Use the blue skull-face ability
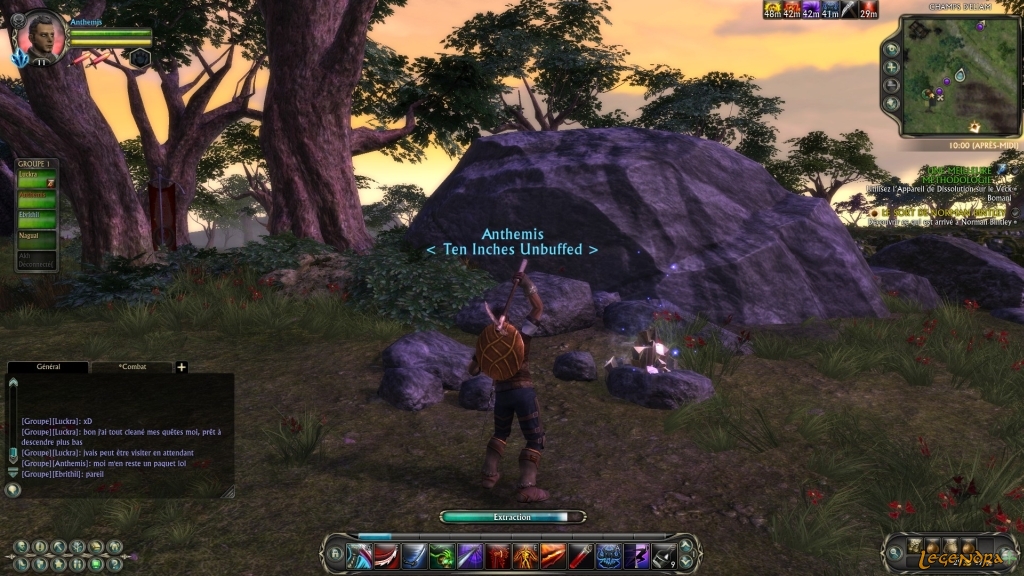This screenshot has width=1024, height=576. [x=609, y=554]
